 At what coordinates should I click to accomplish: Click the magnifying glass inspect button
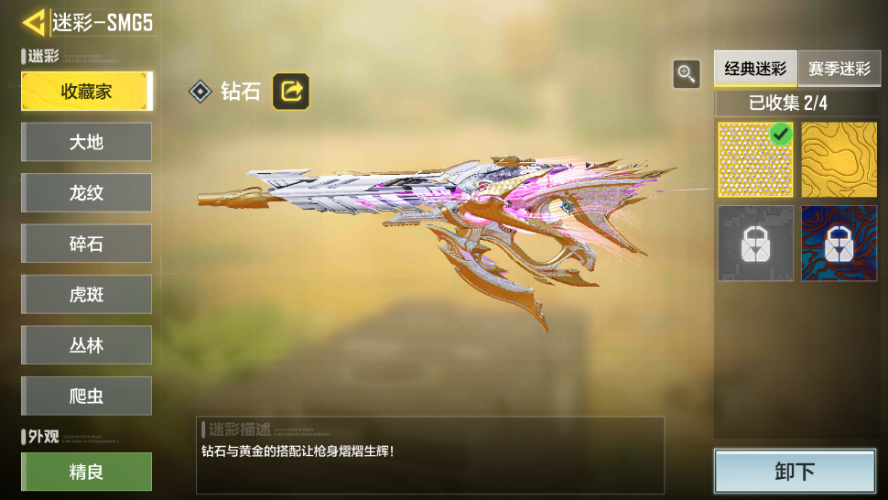tap(686, 73)
